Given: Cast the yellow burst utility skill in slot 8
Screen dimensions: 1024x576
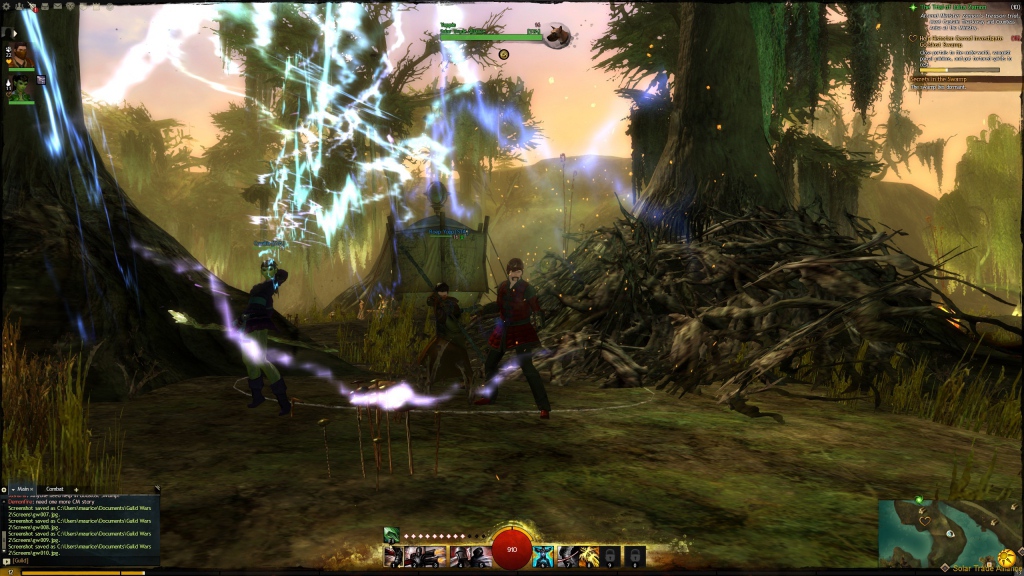Looking at the screenshot, I should pyautogui.click(x=589, y=556).
